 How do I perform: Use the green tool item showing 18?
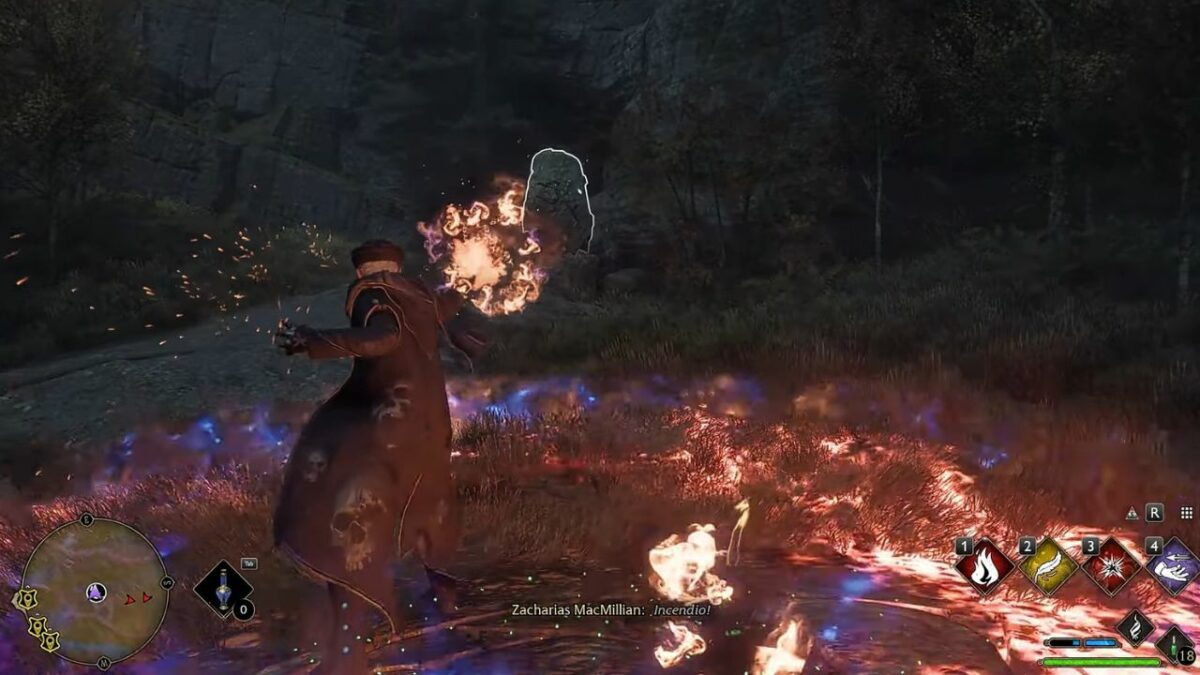[1174, 643]
